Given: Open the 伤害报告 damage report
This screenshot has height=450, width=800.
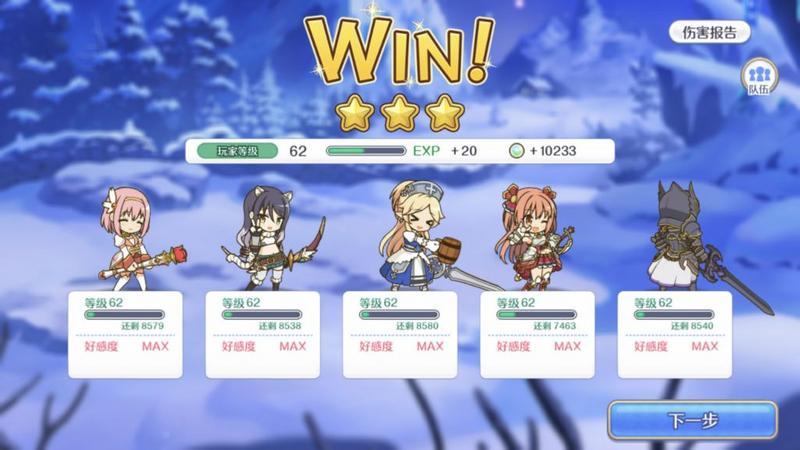Looking at the screenshot, I should [x=709, y=32].
